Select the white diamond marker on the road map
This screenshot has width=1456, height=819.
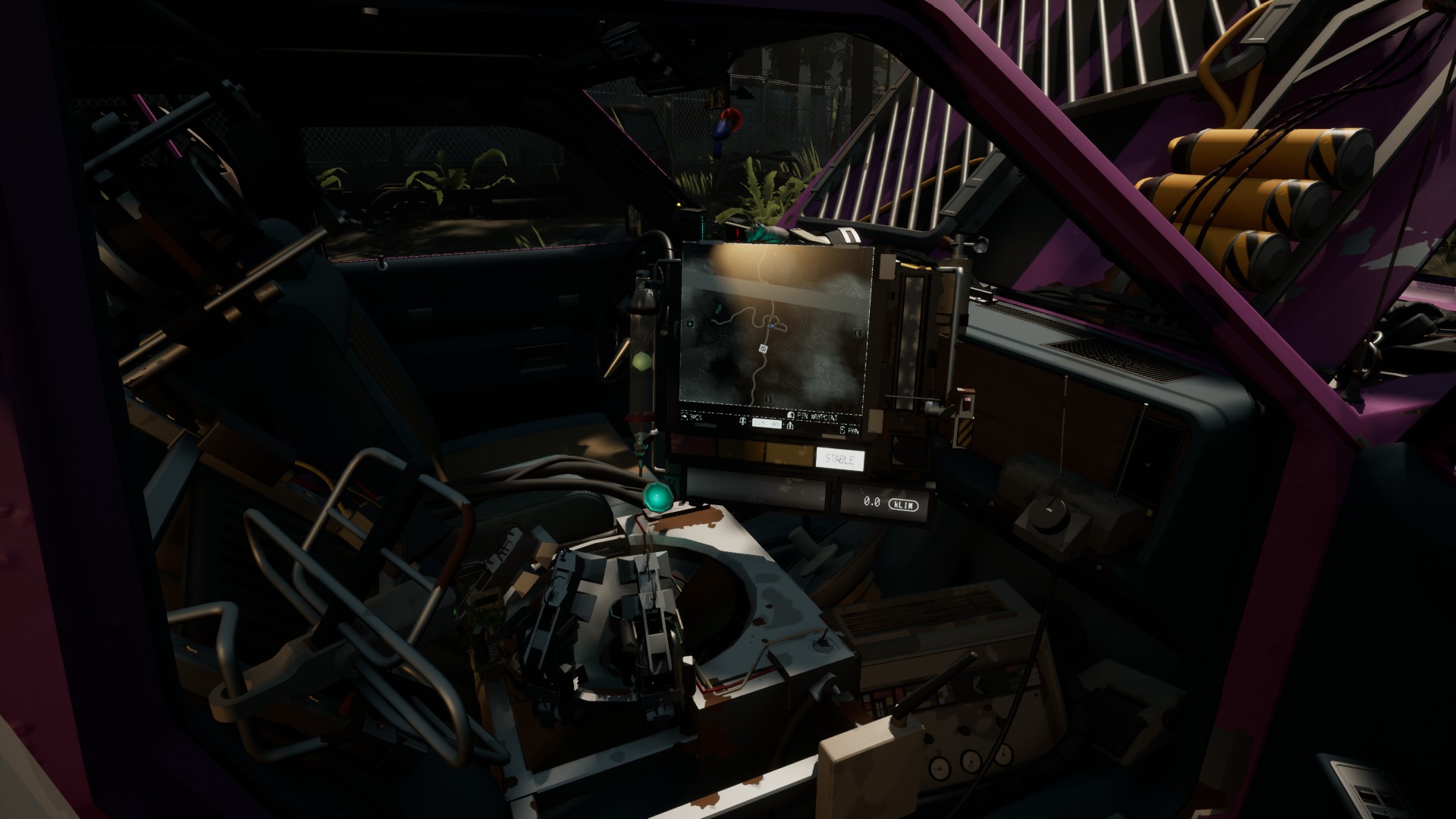tap(763, 348)
